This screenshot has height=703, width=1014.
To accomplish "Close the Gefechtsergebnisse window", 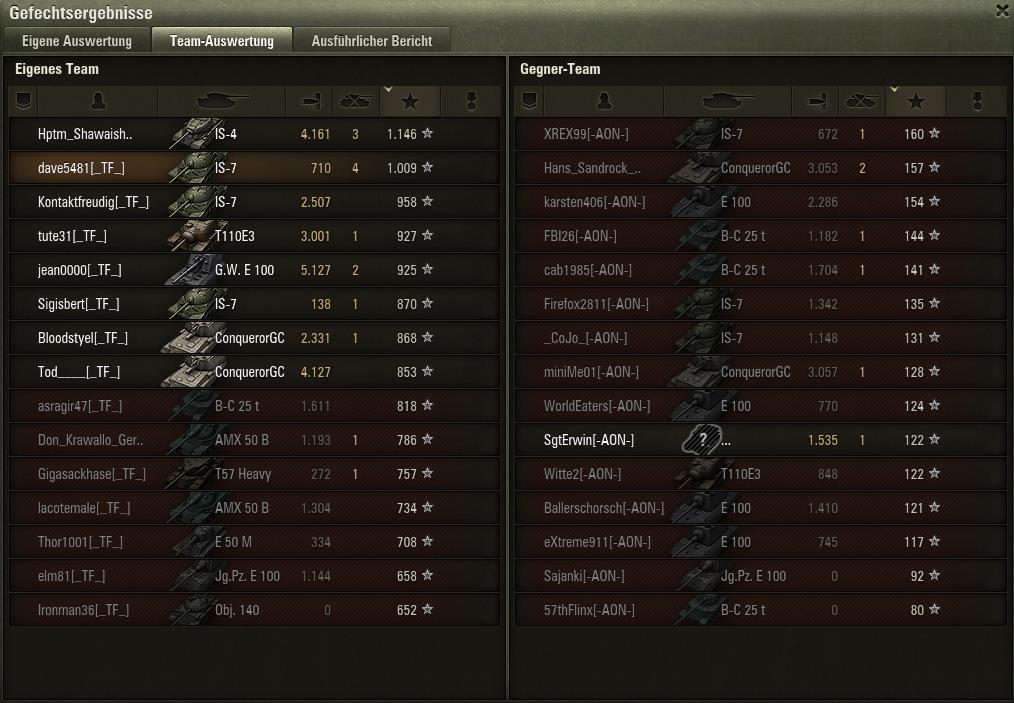I will tap(1002, 12).
